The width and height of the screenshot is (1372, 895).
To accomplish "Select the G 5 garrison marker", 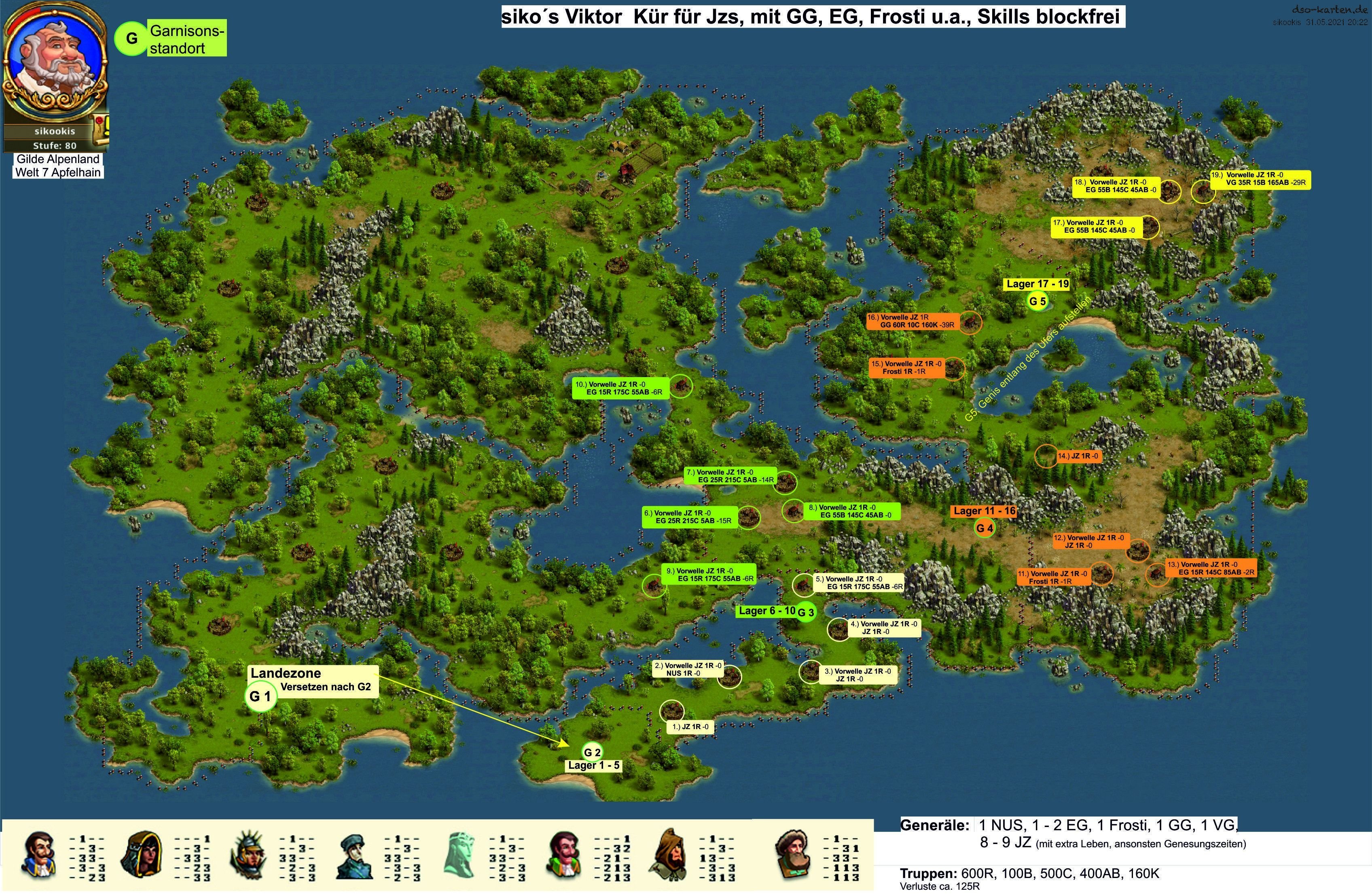I will (1037, 301).
